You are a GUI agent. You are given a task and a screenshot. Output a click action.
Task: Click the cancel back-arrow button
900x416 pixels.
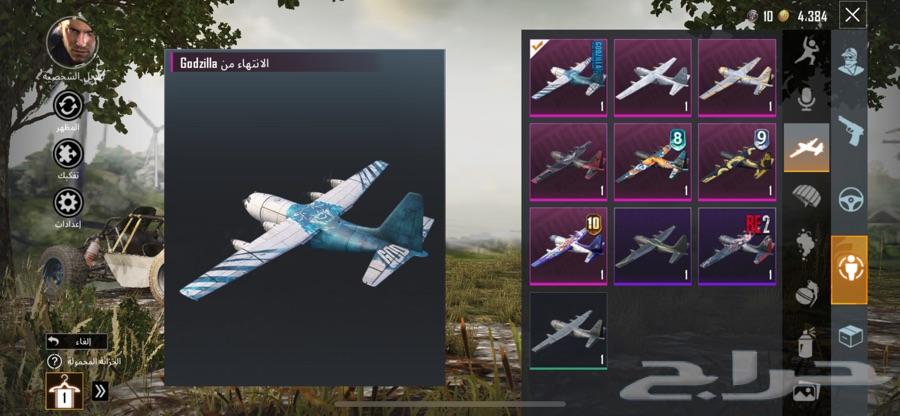click(x=75, y=341)
